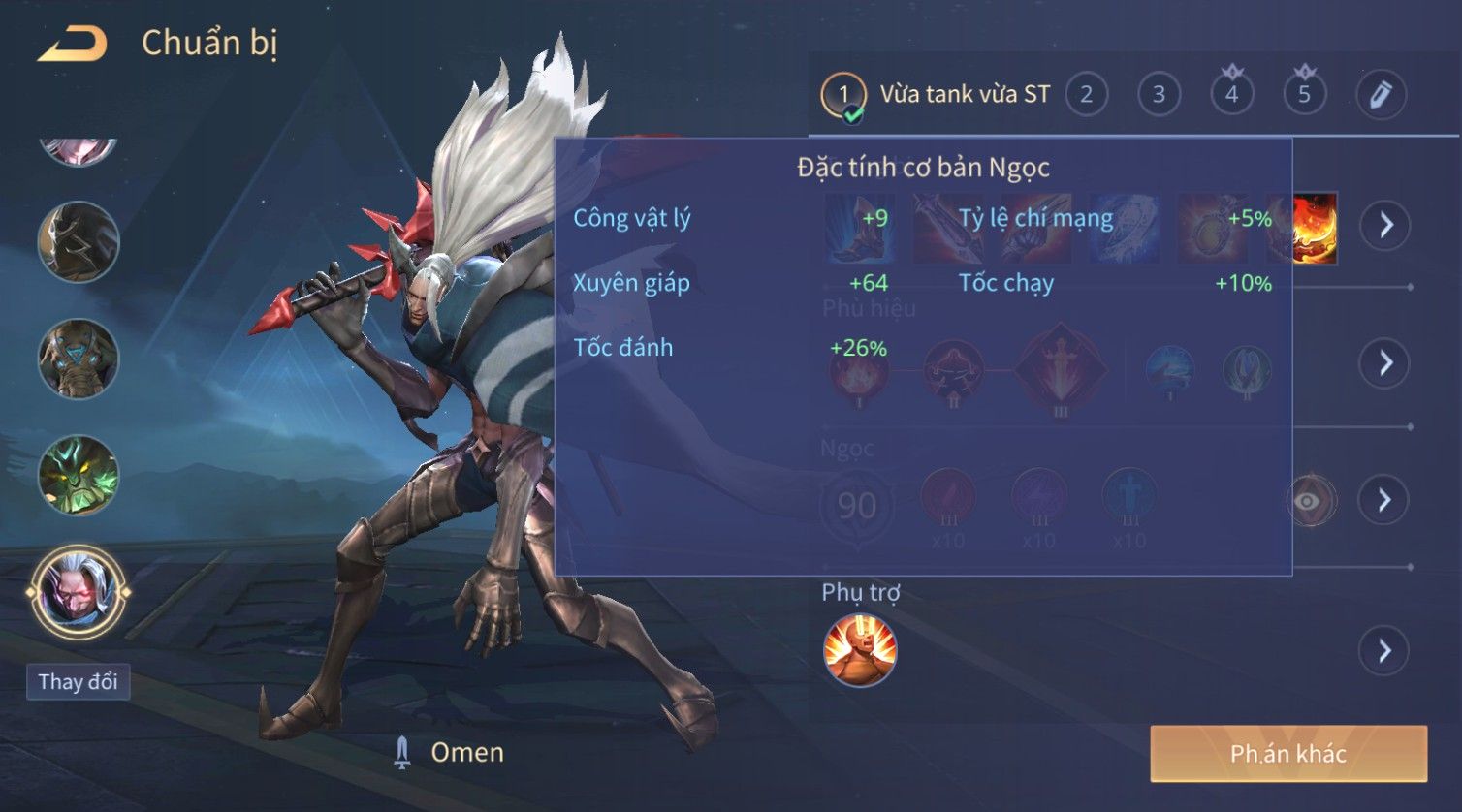Screen dimensions: 1462x812
Task: Switch to build preset 3
Action: 1159,95
